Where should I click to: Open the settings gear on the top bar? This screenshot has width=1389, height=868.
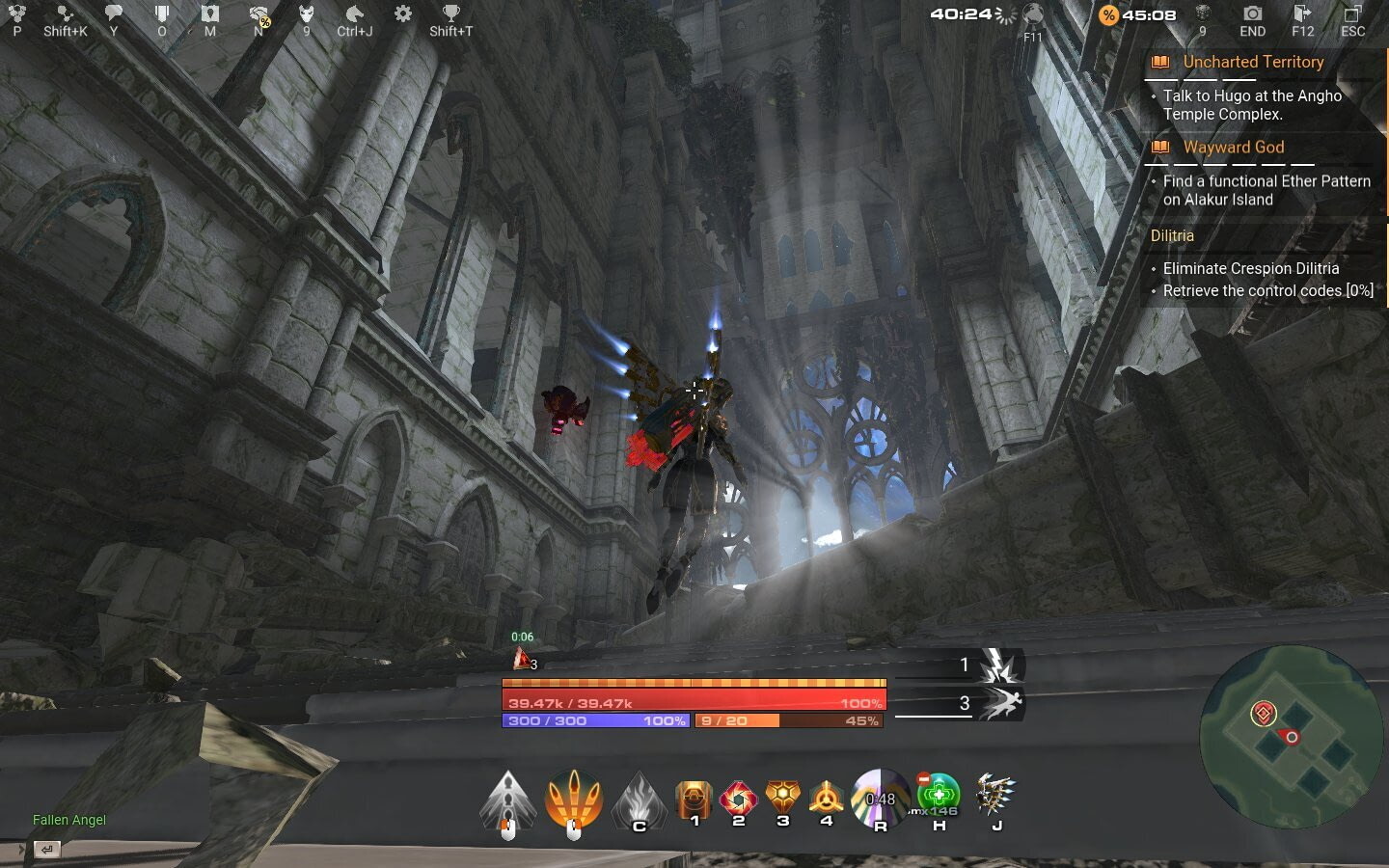coord(401,15)
